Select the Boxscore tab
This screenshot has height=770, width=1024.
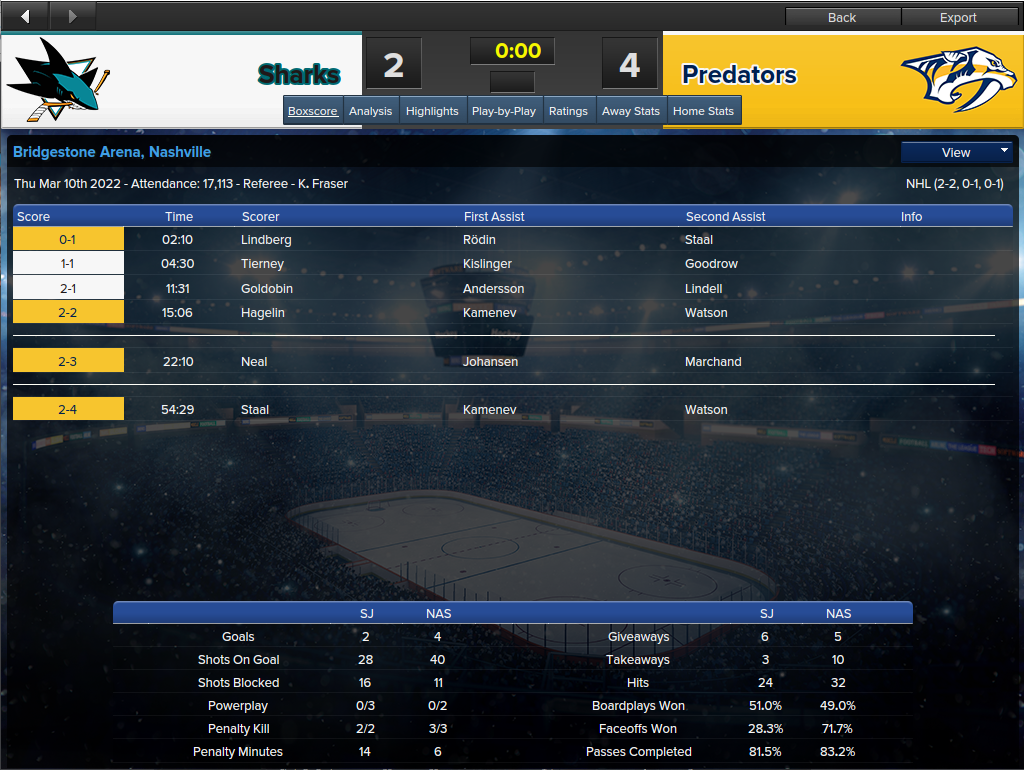pyautogui.click(x=313, y=111)
